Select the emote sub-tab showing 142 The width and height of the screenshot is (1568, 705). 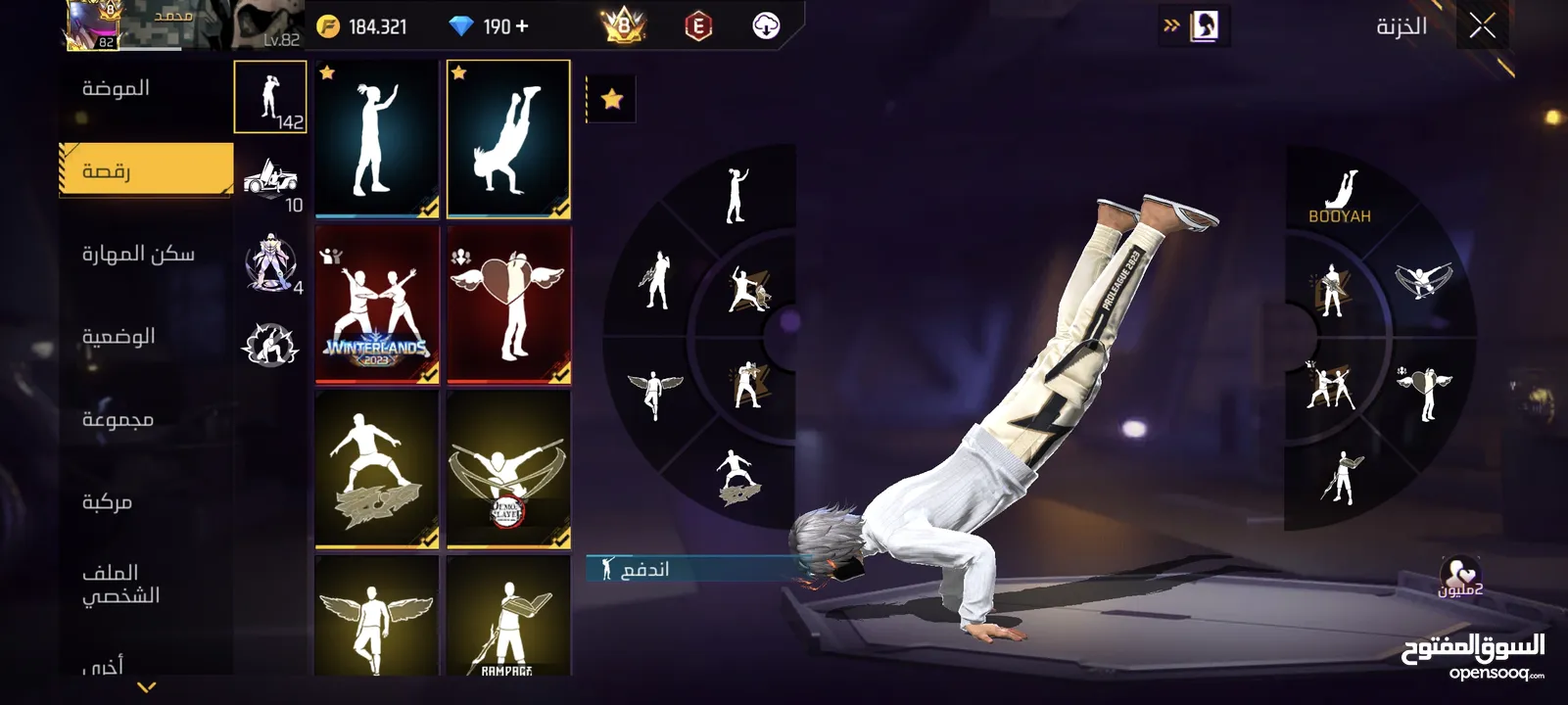click(270, 97)
